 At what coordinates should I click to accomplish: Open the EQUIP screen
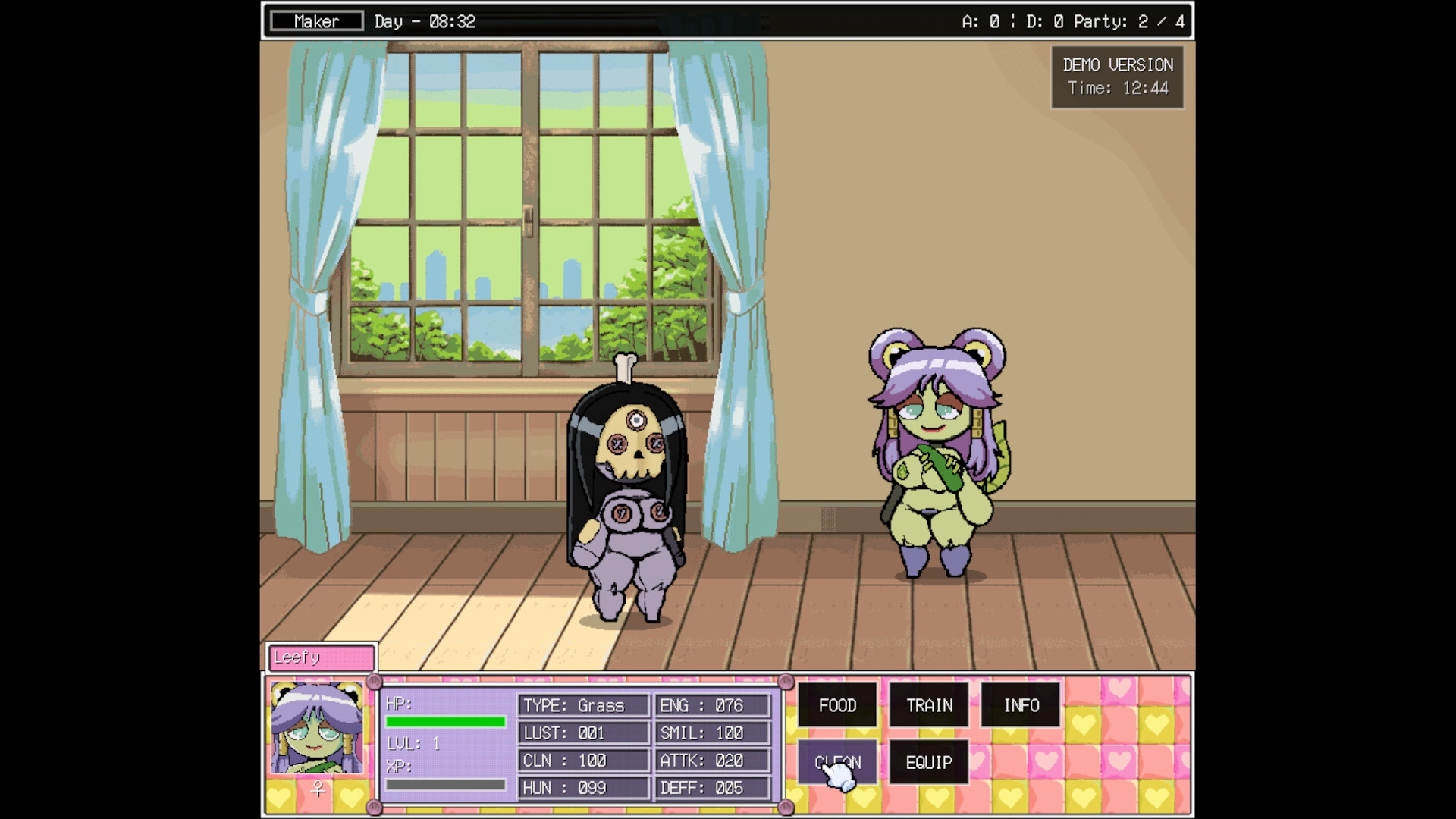[x=928, y=762]
